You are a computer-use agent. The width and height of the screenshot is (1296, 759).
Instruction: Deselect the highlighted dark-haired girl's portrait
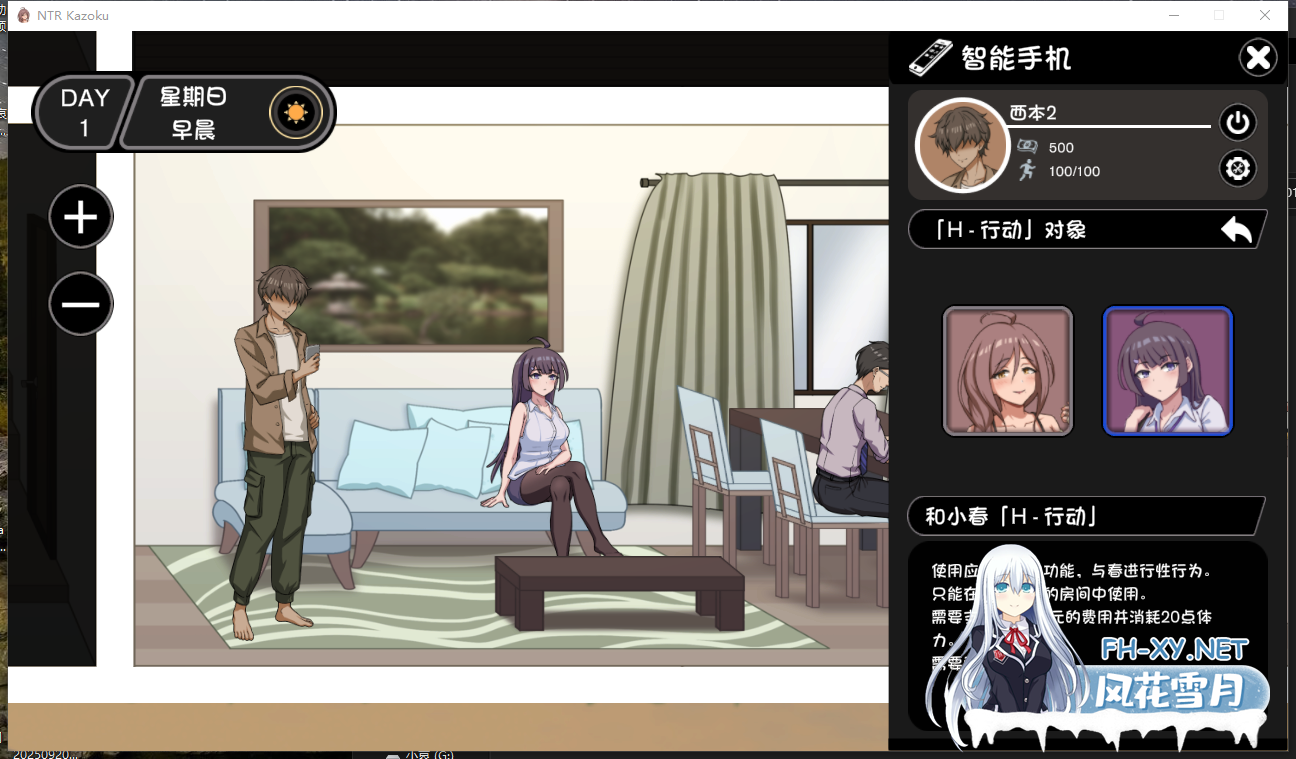1168,370
